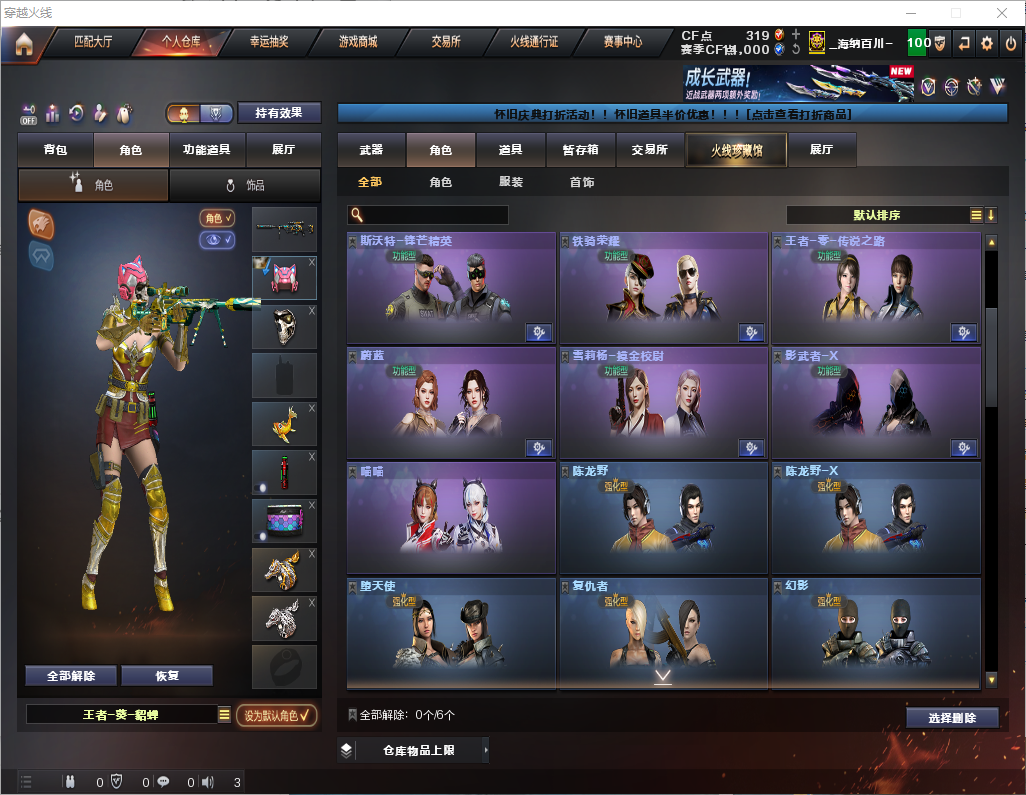Click 设为默认角色 button
Viewport: 1026px width, 795px height.
(276, 715)
